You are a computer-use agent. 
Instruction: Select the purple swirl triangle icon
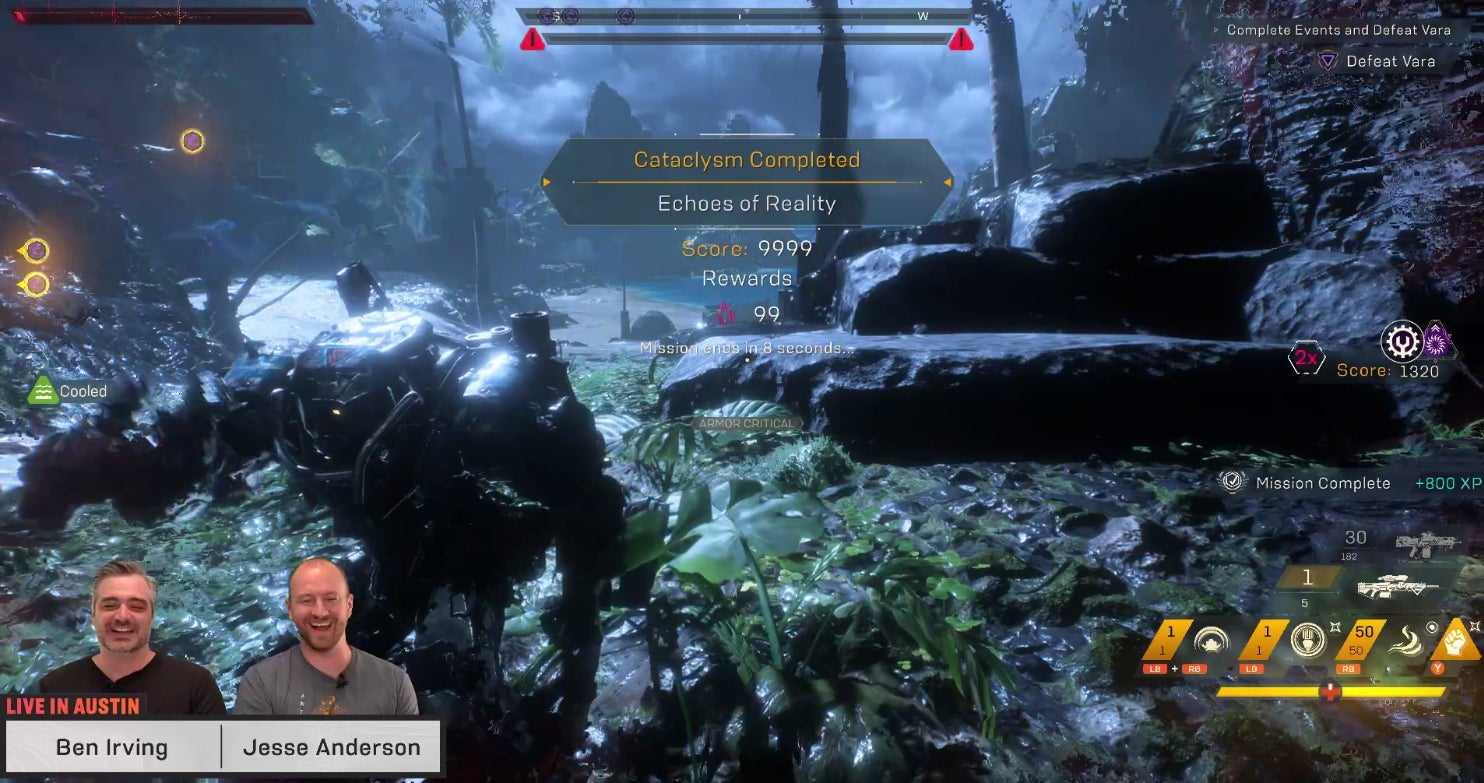pyautogui.click(x=1437, y=340)
